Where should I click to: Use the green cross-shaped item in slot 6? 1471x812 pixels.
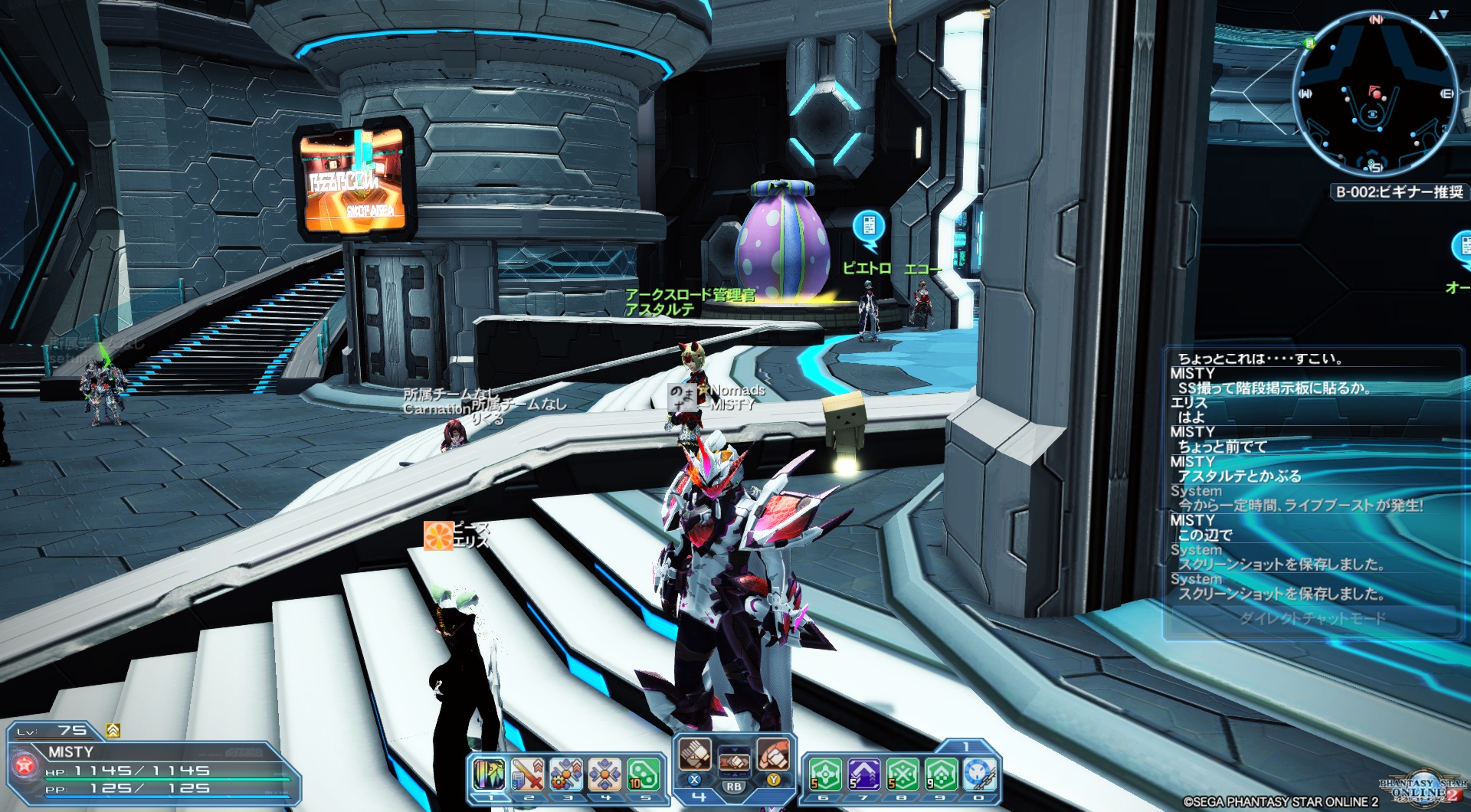[825, 774]
